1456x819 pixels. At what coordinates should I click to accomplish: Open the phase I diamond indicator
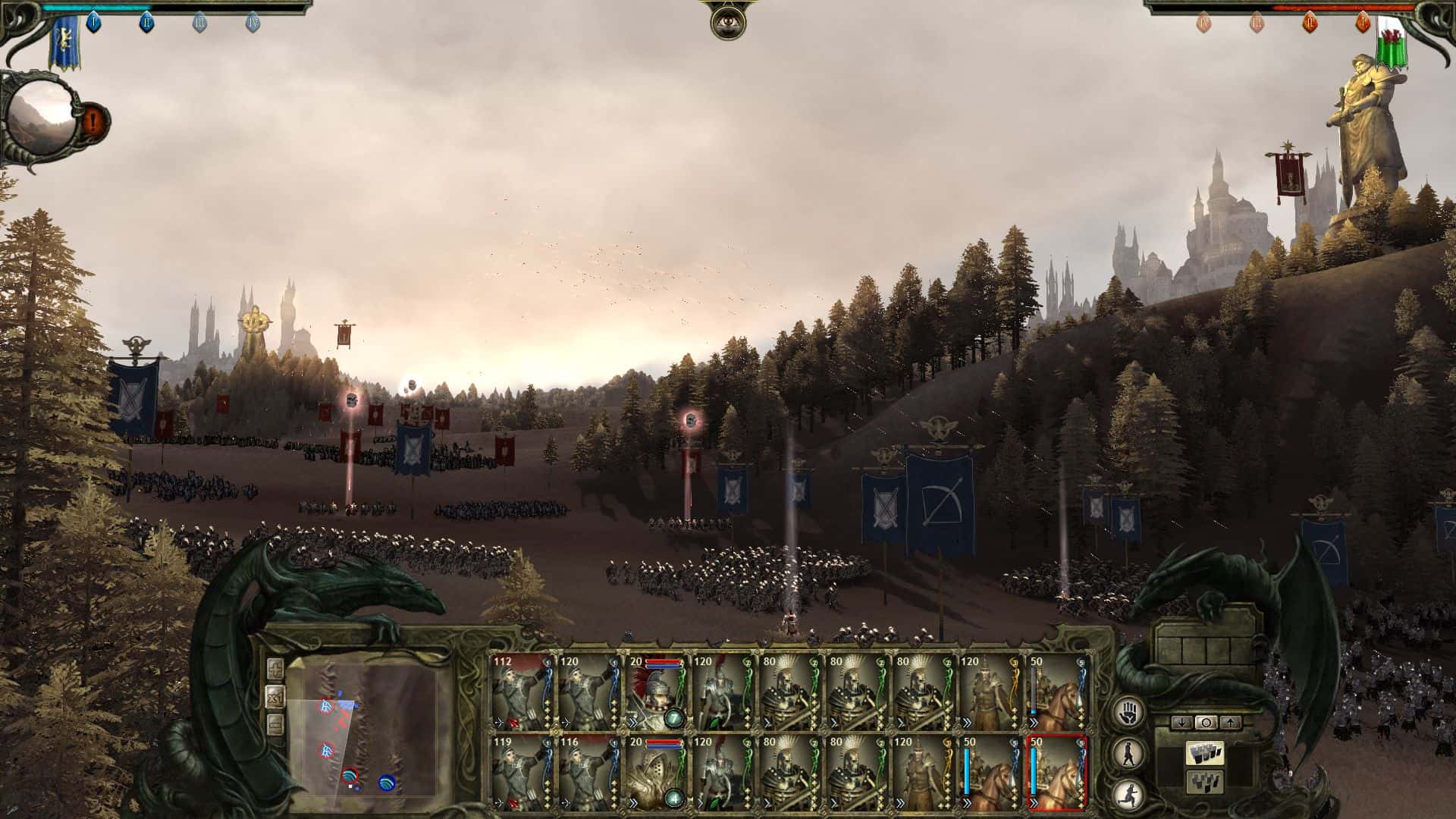[x=93, y=22]
